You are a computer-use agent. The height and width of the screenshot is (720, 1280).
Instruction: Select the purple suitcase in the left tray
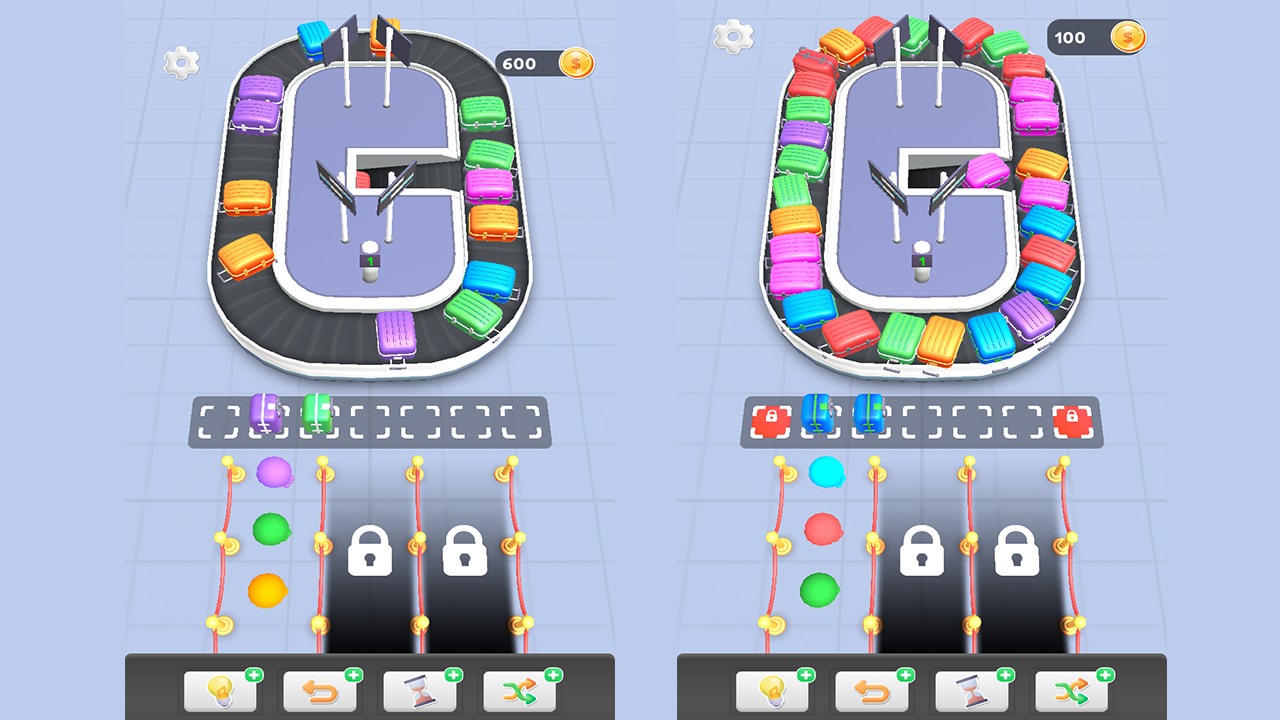pos(265,413)
